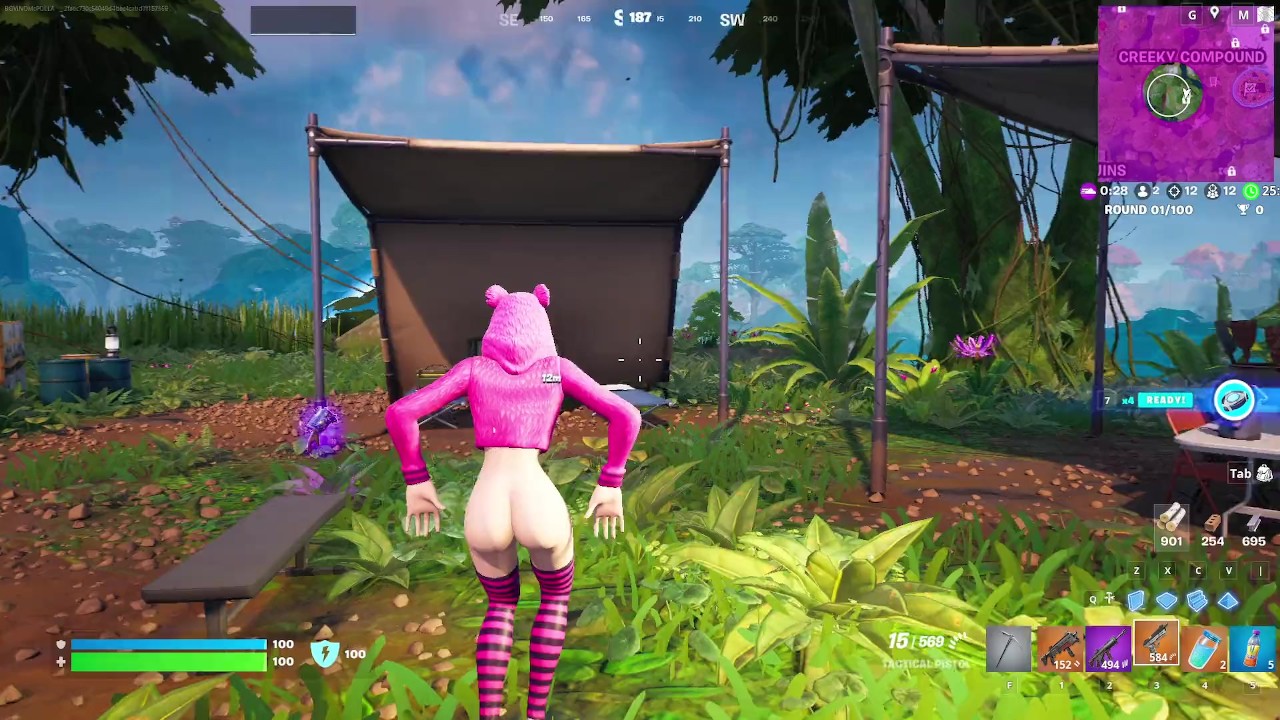Click the map marker pin icon
Image resolution: width=1280 pixels, height=720 pixels.
click(1214, 14)
